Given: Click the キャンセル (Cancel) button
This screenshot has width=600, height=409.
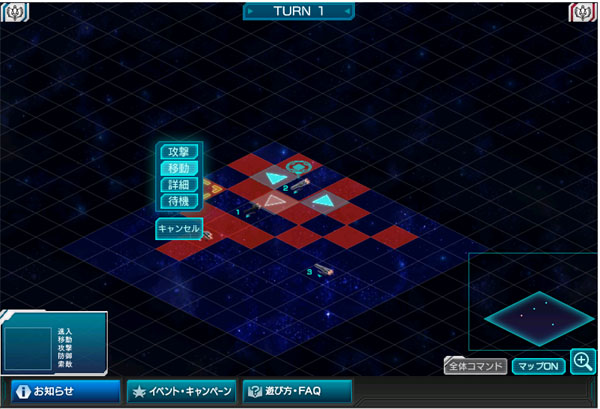Looking at the screenshot, I should [x=179, y=229].
